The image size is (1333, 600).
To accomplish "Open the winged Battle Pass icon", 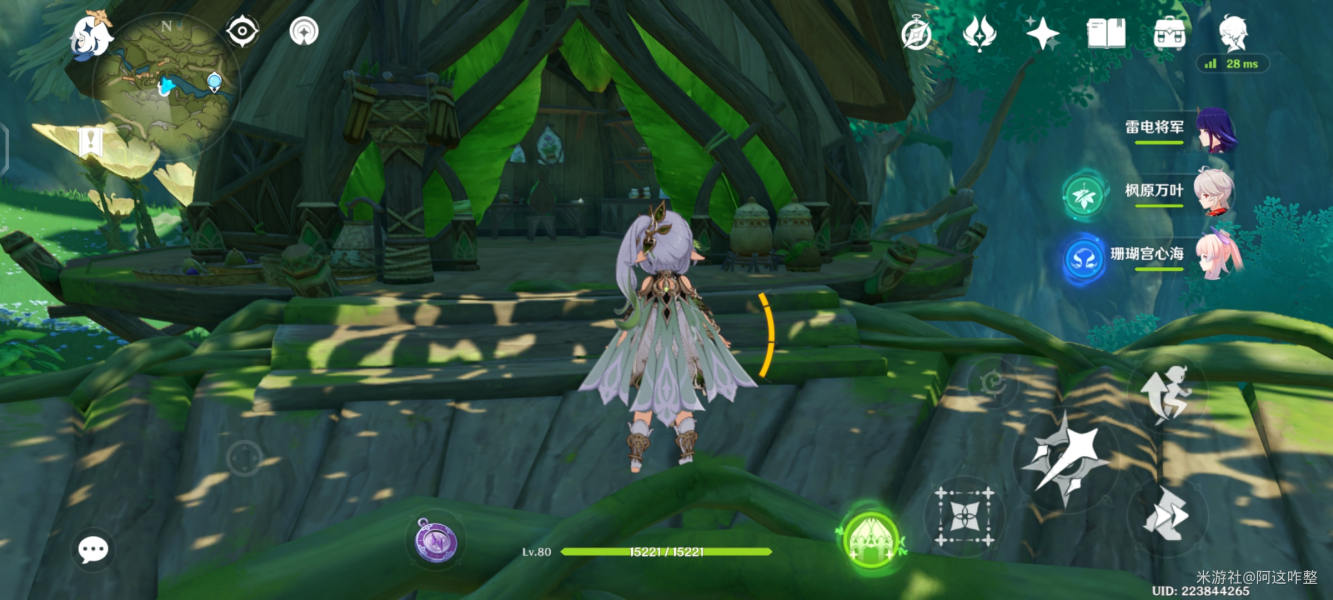I will pyautogui.click(x=979, y=34).
